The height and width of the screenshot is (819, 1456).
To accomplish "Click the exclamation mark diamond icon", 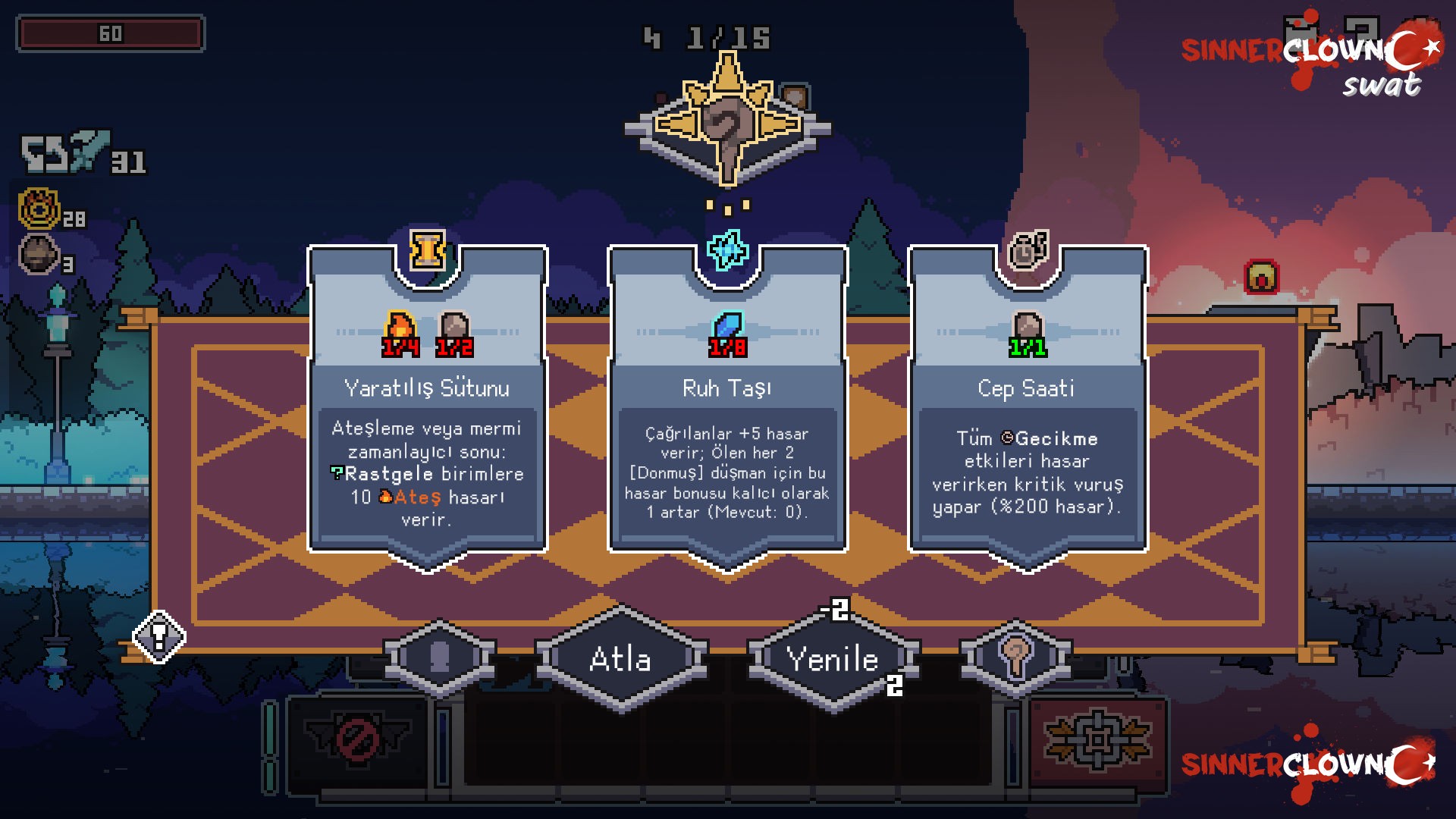I will pyautogui.click(x=159, y=636).
